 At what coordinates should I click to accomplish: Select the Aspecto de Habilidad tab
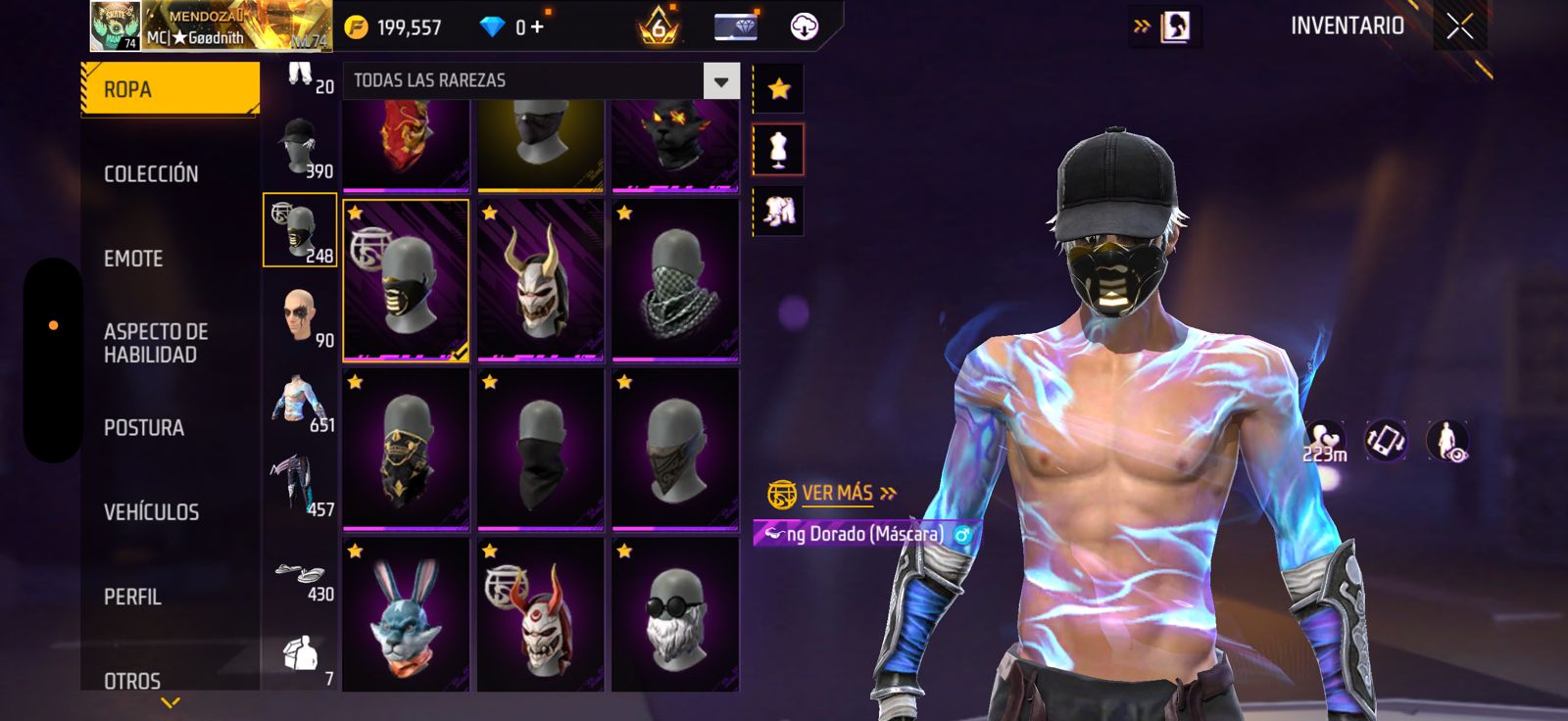tap(156, 343)
